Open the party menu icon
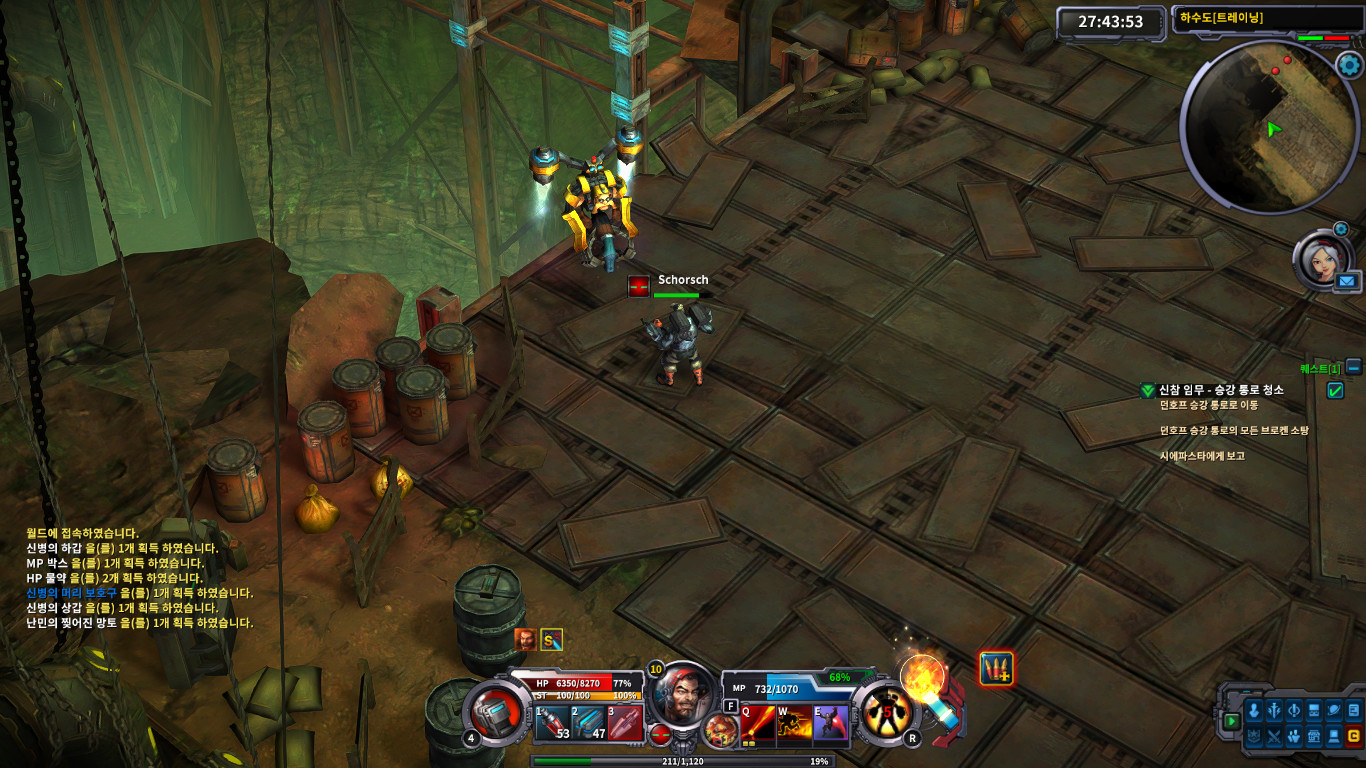1366x768 pixels. [x=1294, y=737]
